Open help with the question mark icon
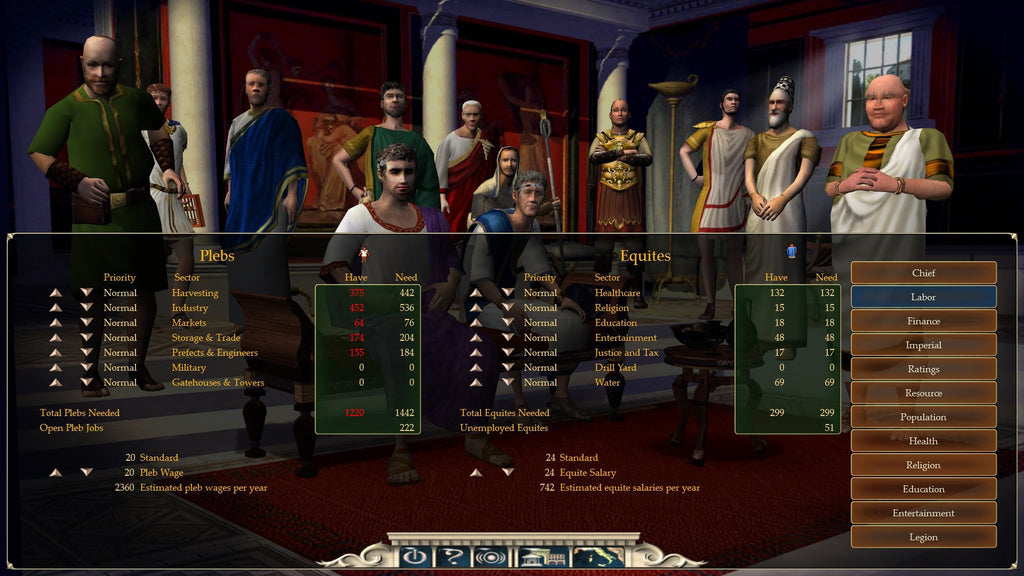The image size is (1024, 576). [451, 557]
